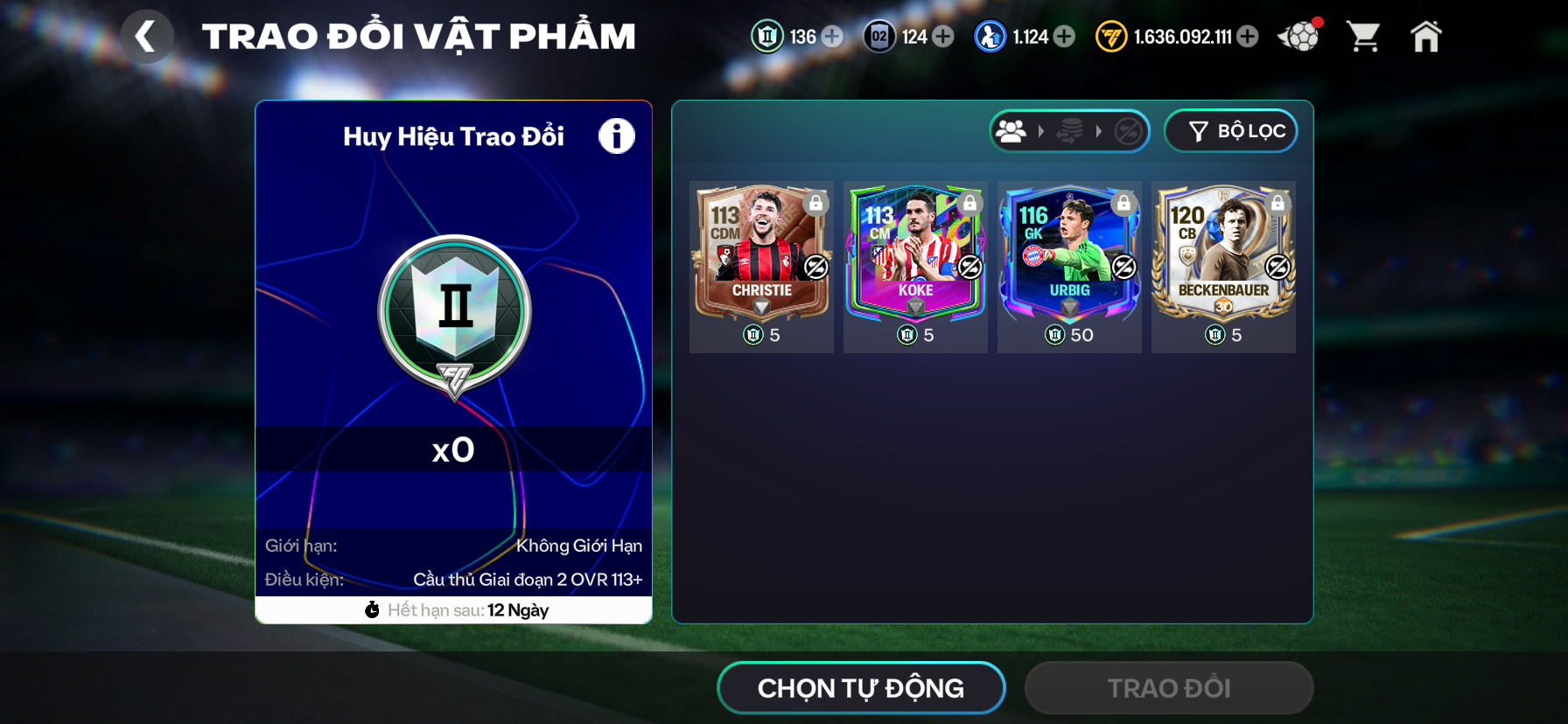This screenshot has height=724, width=1568.
Task: Open the soccer ball notification icon
Action: click(x=1298, y=37)
